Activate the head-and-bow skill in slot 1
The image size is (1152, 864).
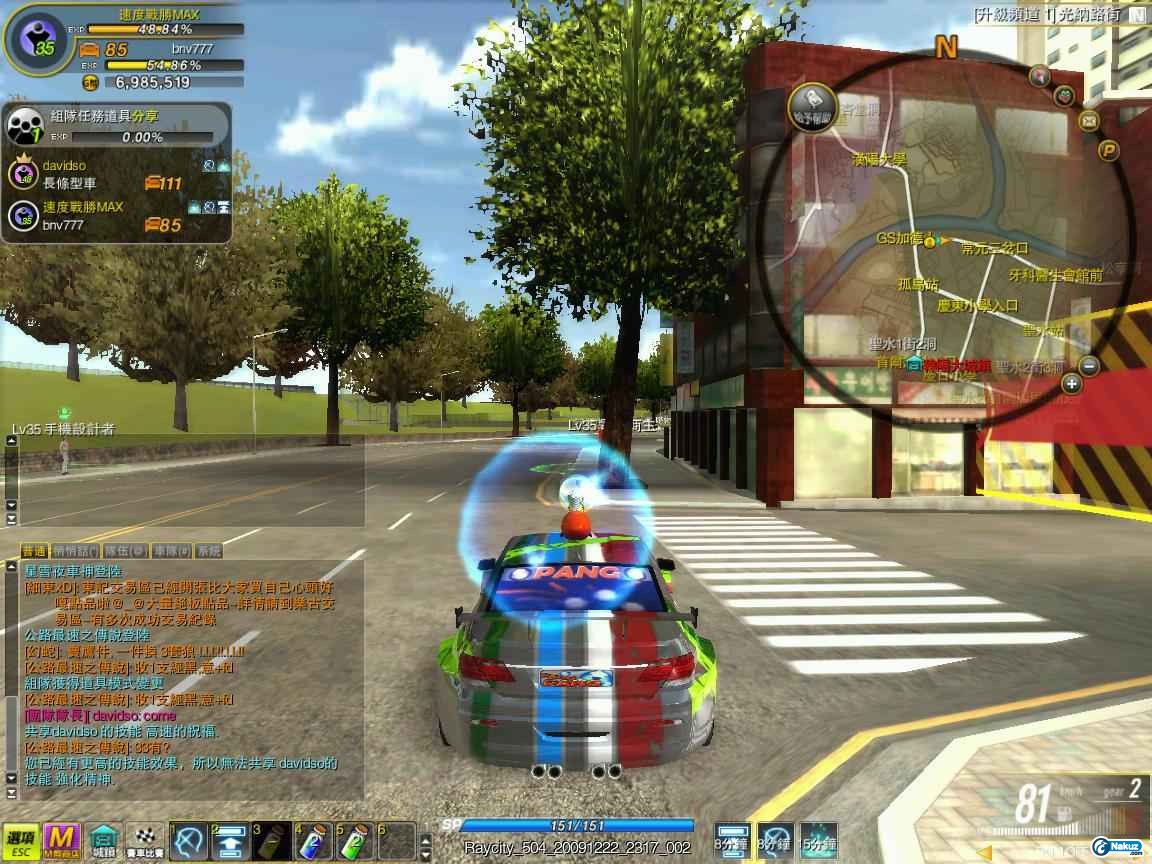(x=190, y=841)
